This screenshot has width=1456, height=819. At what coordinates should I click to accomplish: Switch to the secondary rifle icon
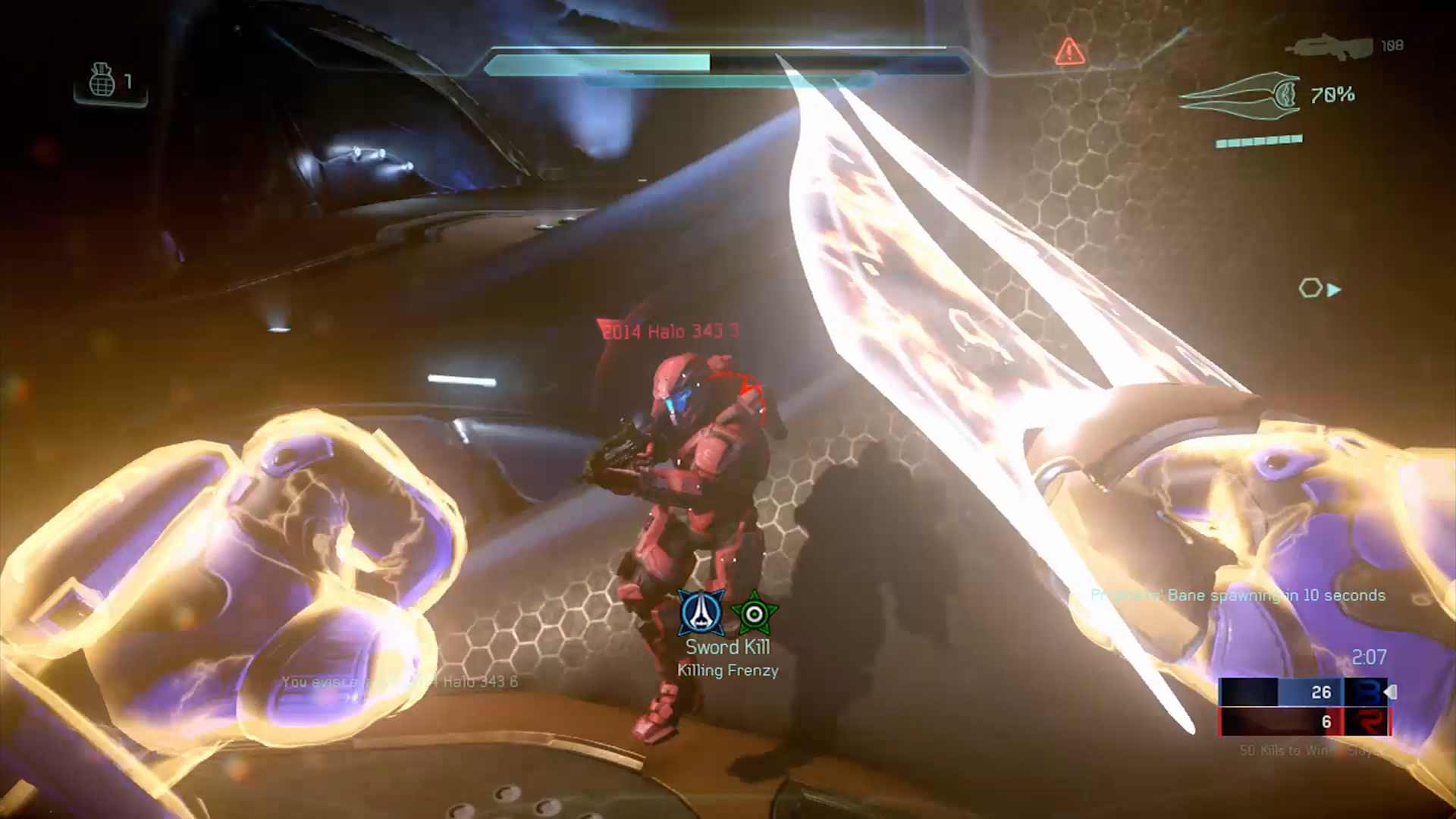[x=1329, y=46]
